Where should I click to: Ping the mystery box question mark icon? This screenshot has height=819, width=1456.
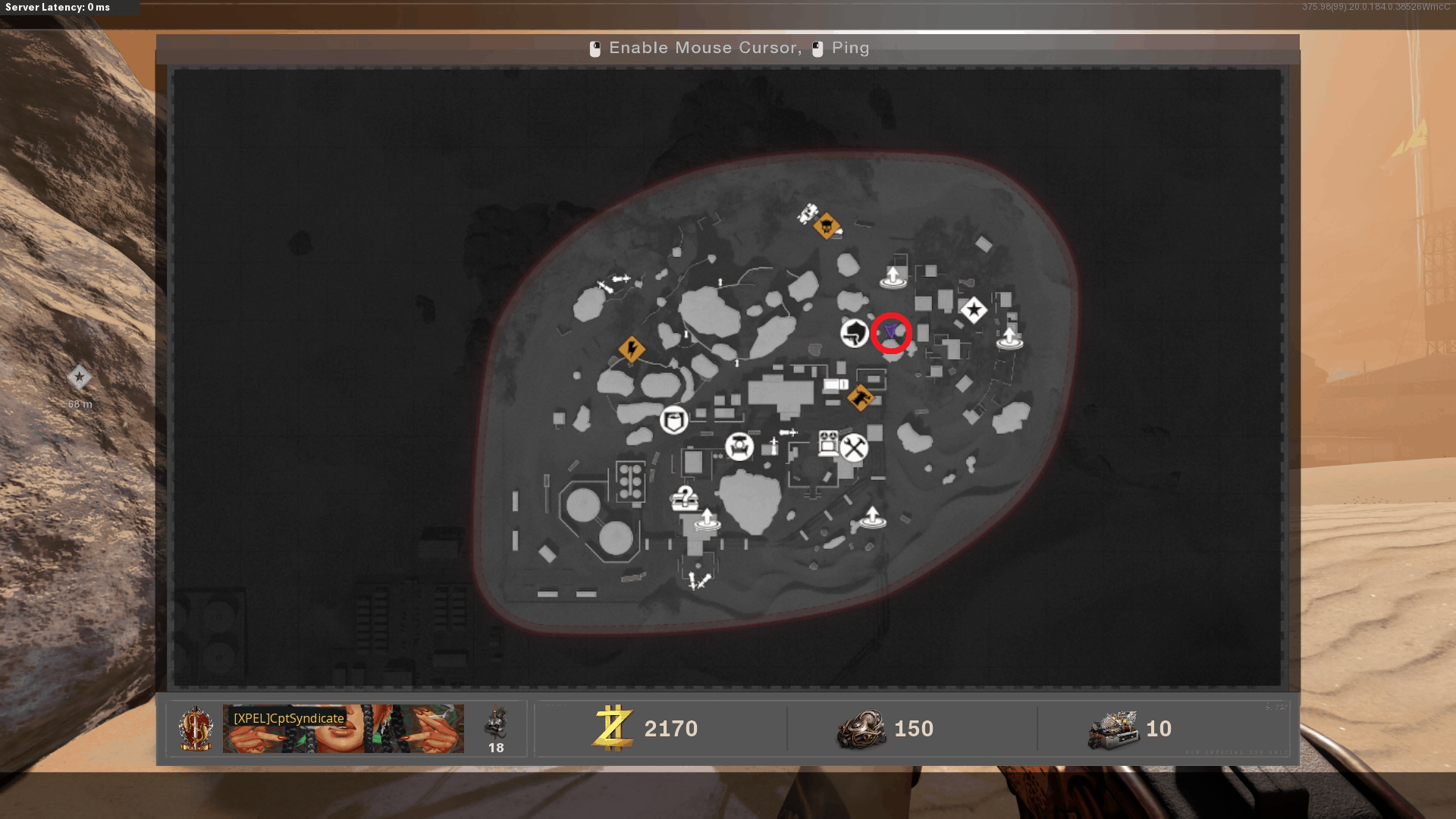pos(685,498)
